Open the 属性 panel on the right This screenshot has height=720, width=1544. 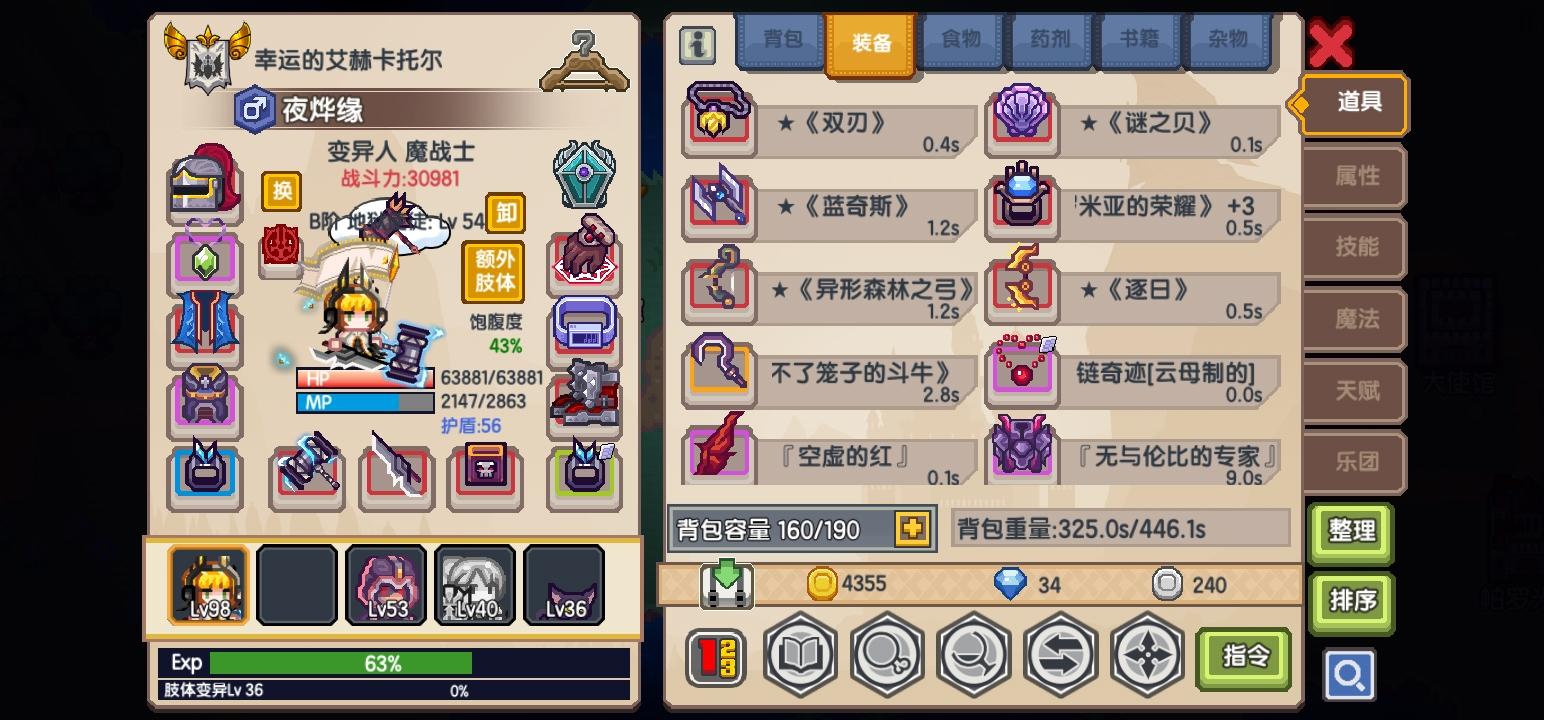click(1354, 176)
